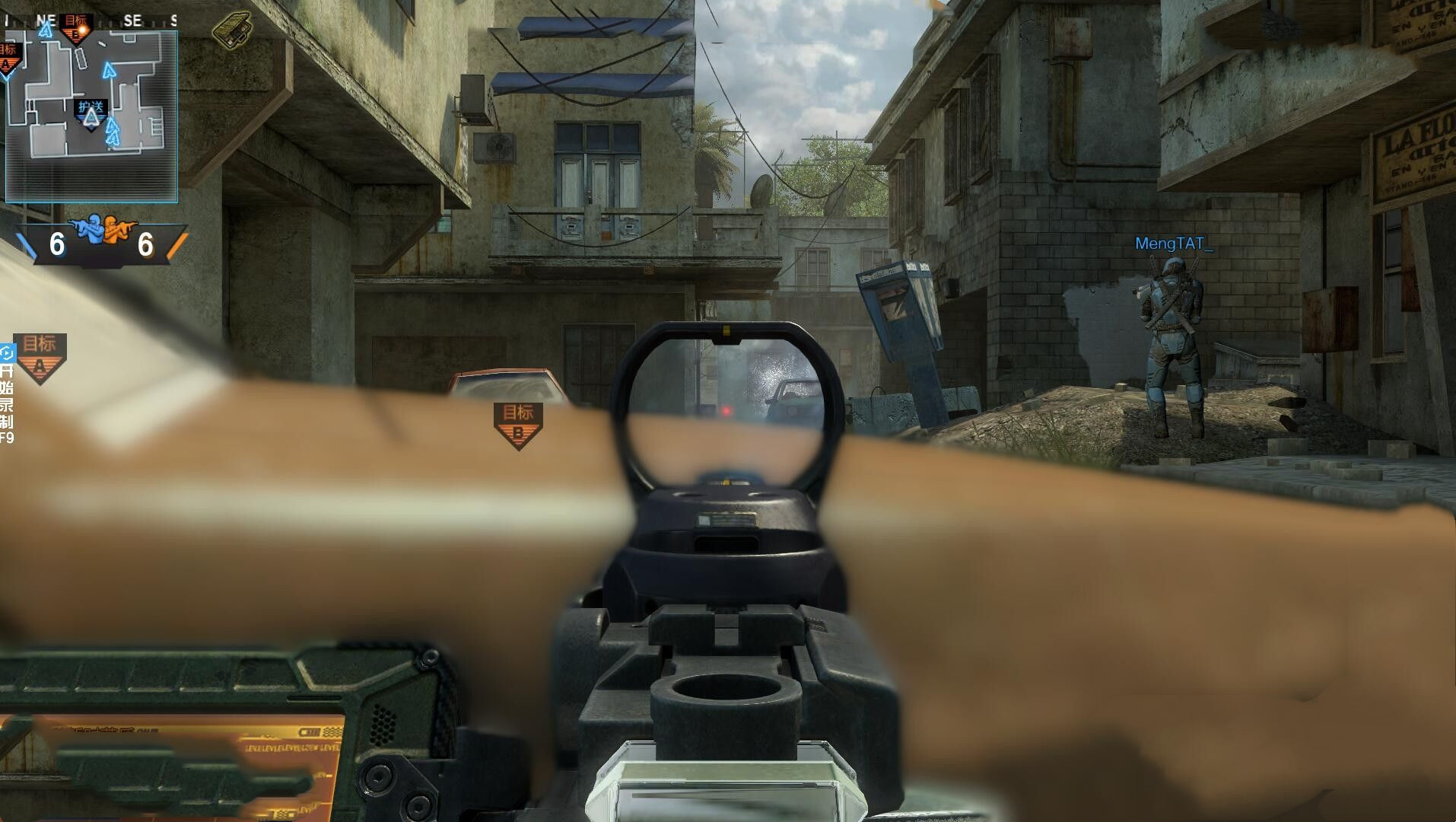Select the 目标 B waypoint near the scope
Screen dimensions: 1456x822
pyautogui.click(x=518, y=425)
